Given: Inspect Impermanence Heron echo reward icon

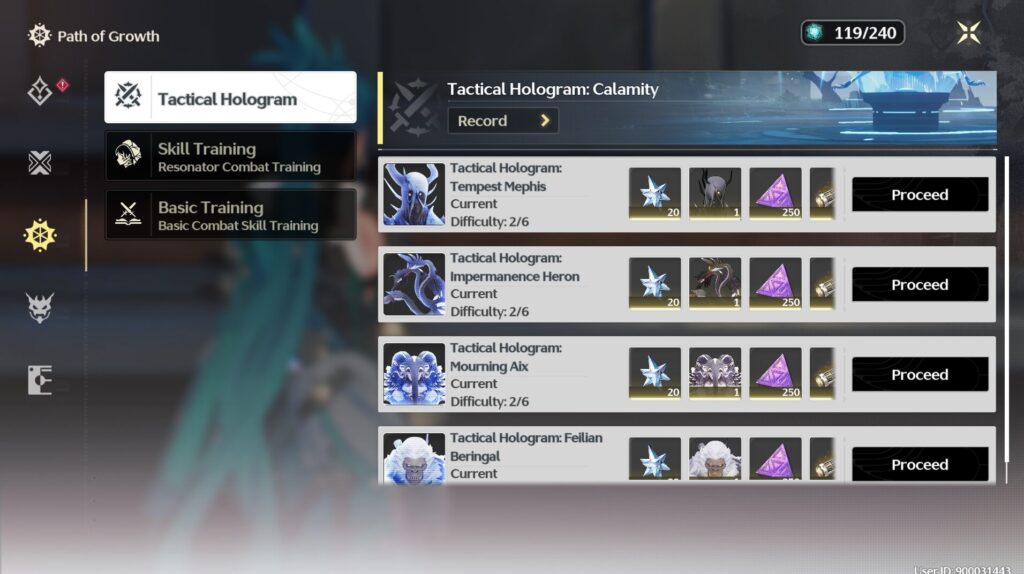Looking at the screenshot, I should point(715,283).
